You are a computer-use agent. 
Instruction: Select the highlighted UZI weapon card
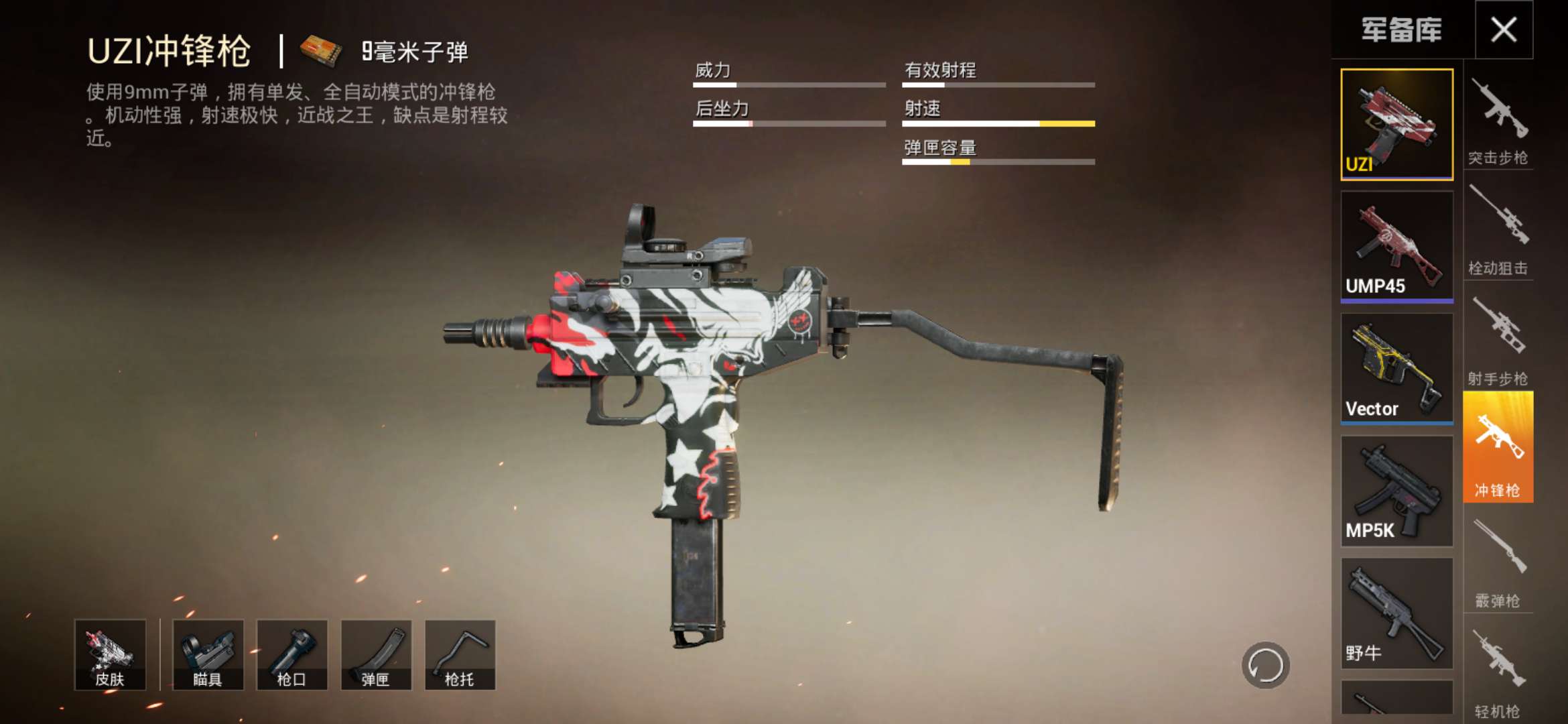pos(1396,124)
